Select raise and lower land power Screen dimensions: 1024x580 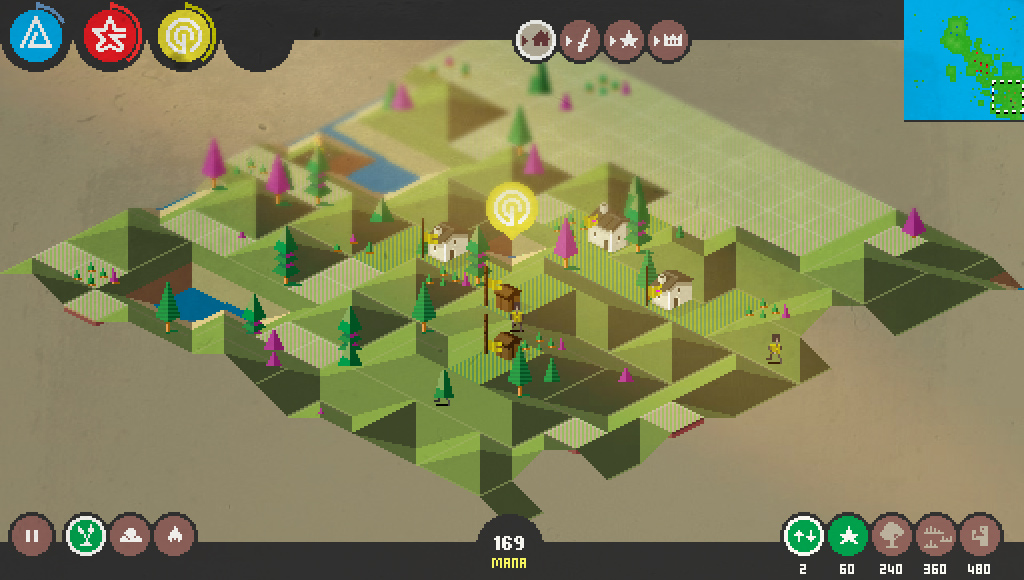pos(803,535)
